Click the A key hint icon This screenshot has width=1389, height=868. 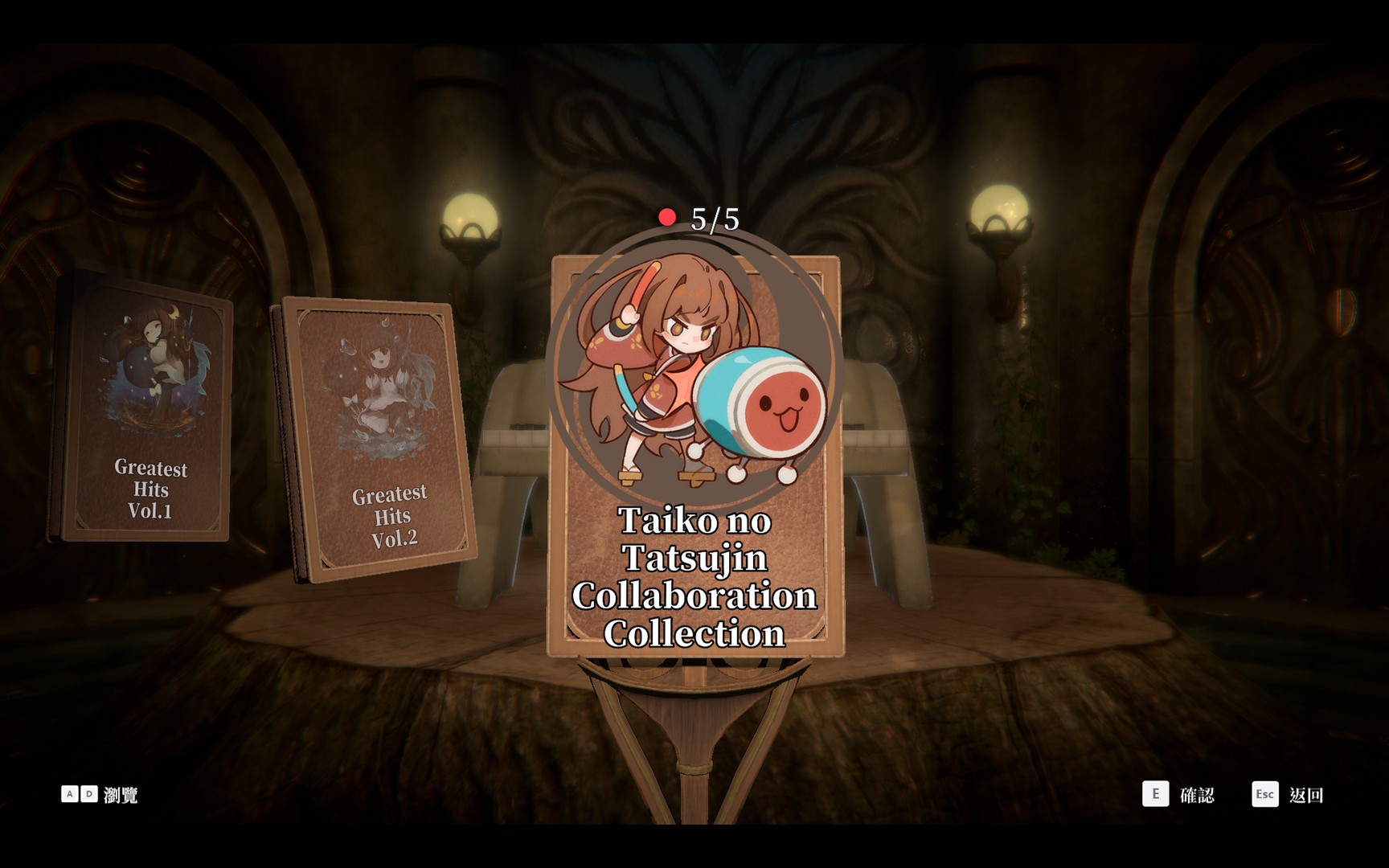[71, 796]
